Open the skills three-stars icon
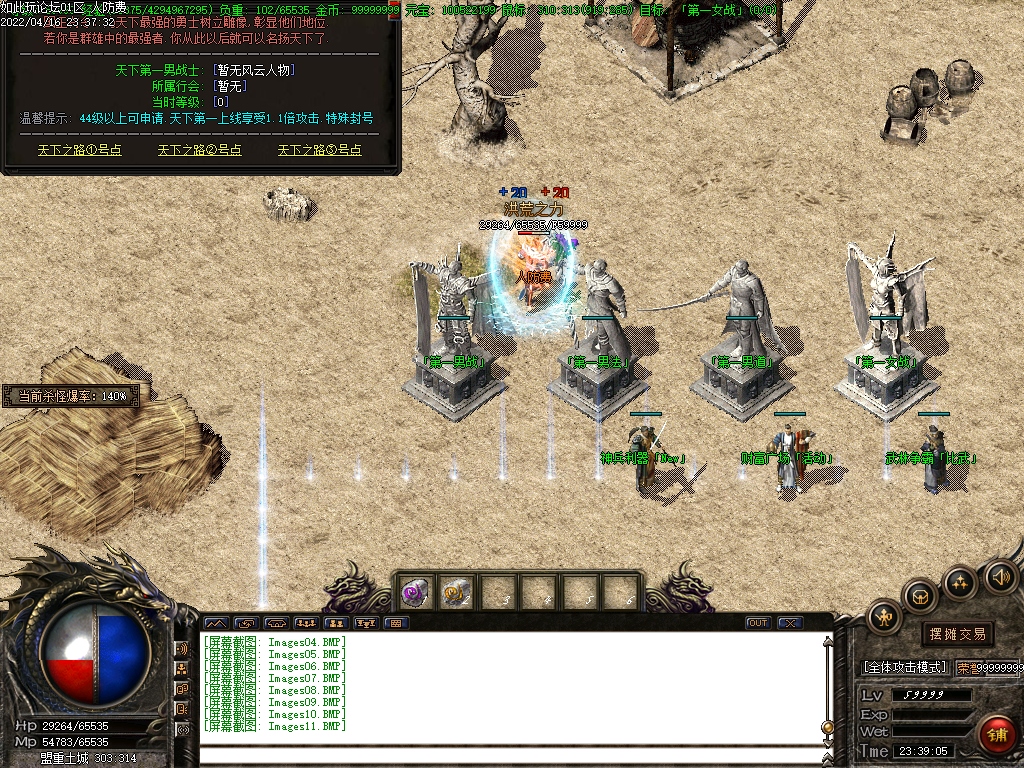The image size is (1024, 768). pos(960,582)
